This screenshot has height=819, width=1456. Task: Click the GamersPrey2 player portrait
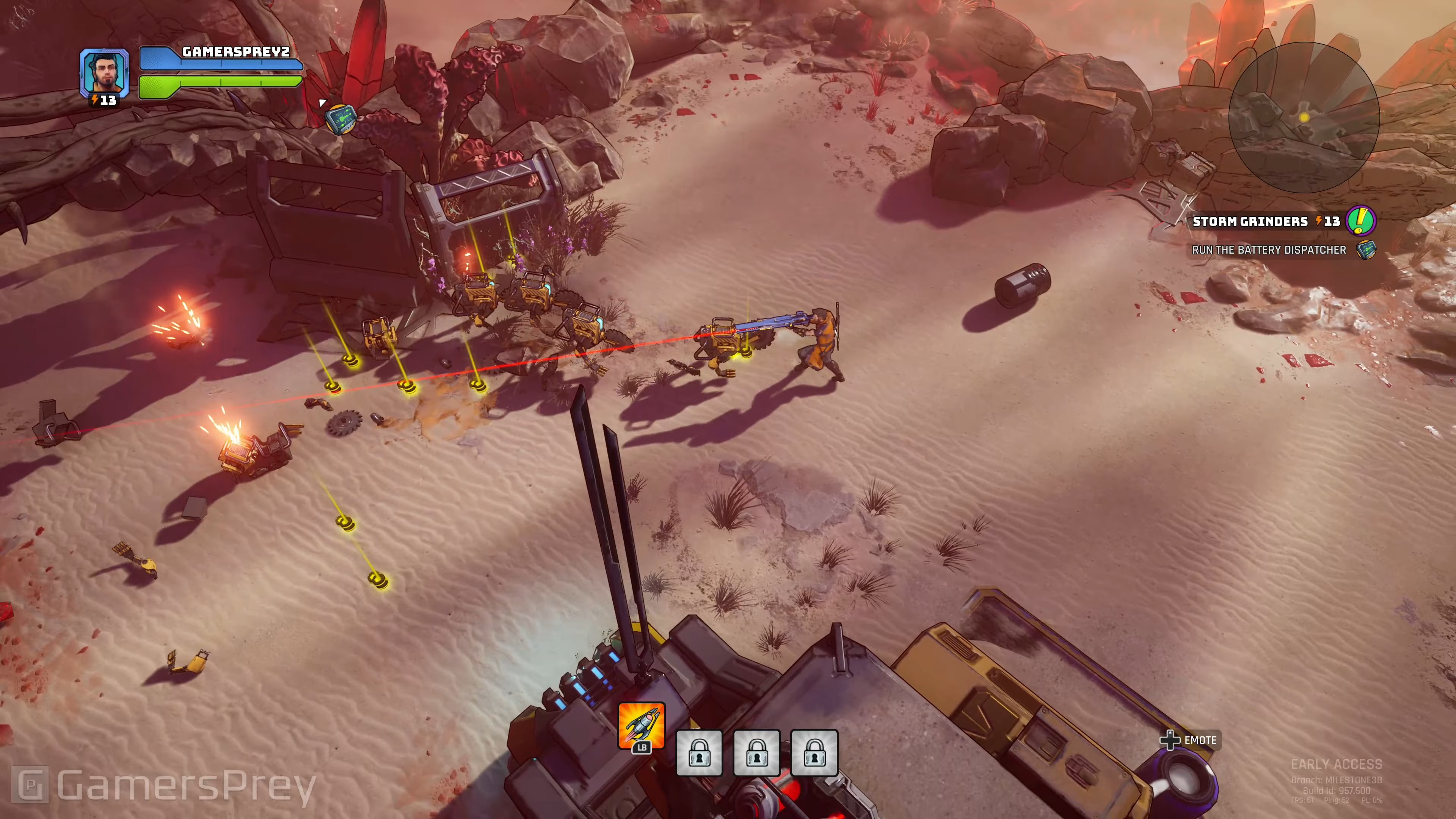click(105, 72)
